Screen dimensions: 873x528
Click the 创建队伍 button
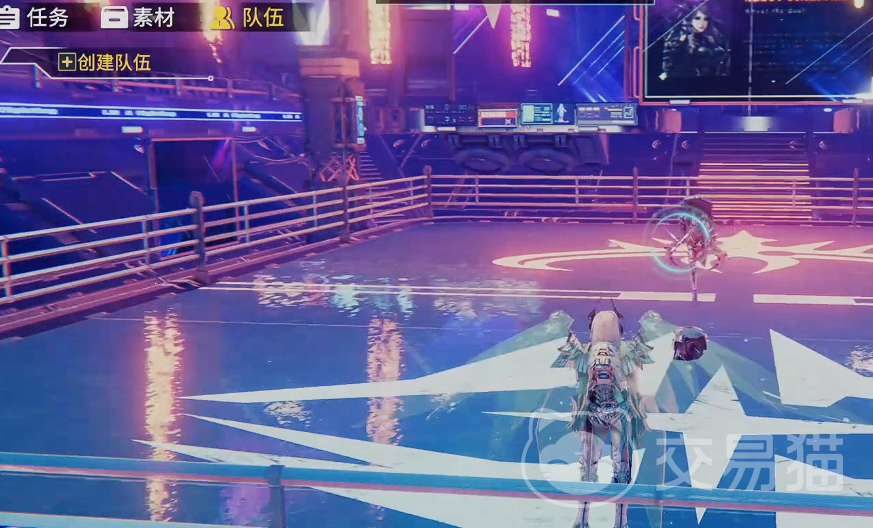click(x=105, y=62)
